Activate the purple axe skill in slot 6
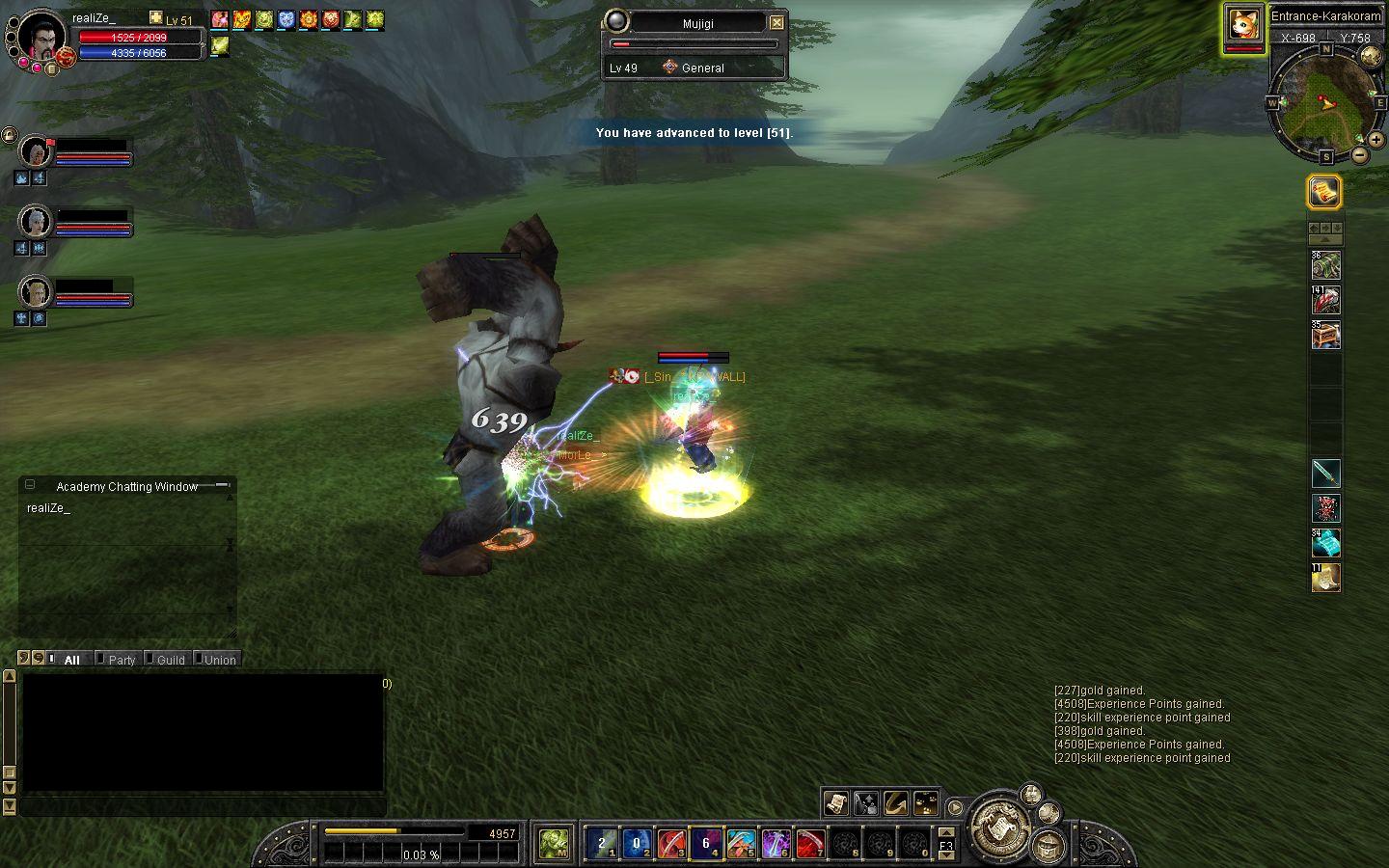The width and height of the screenshot is (1389, 868). [776, 844]
